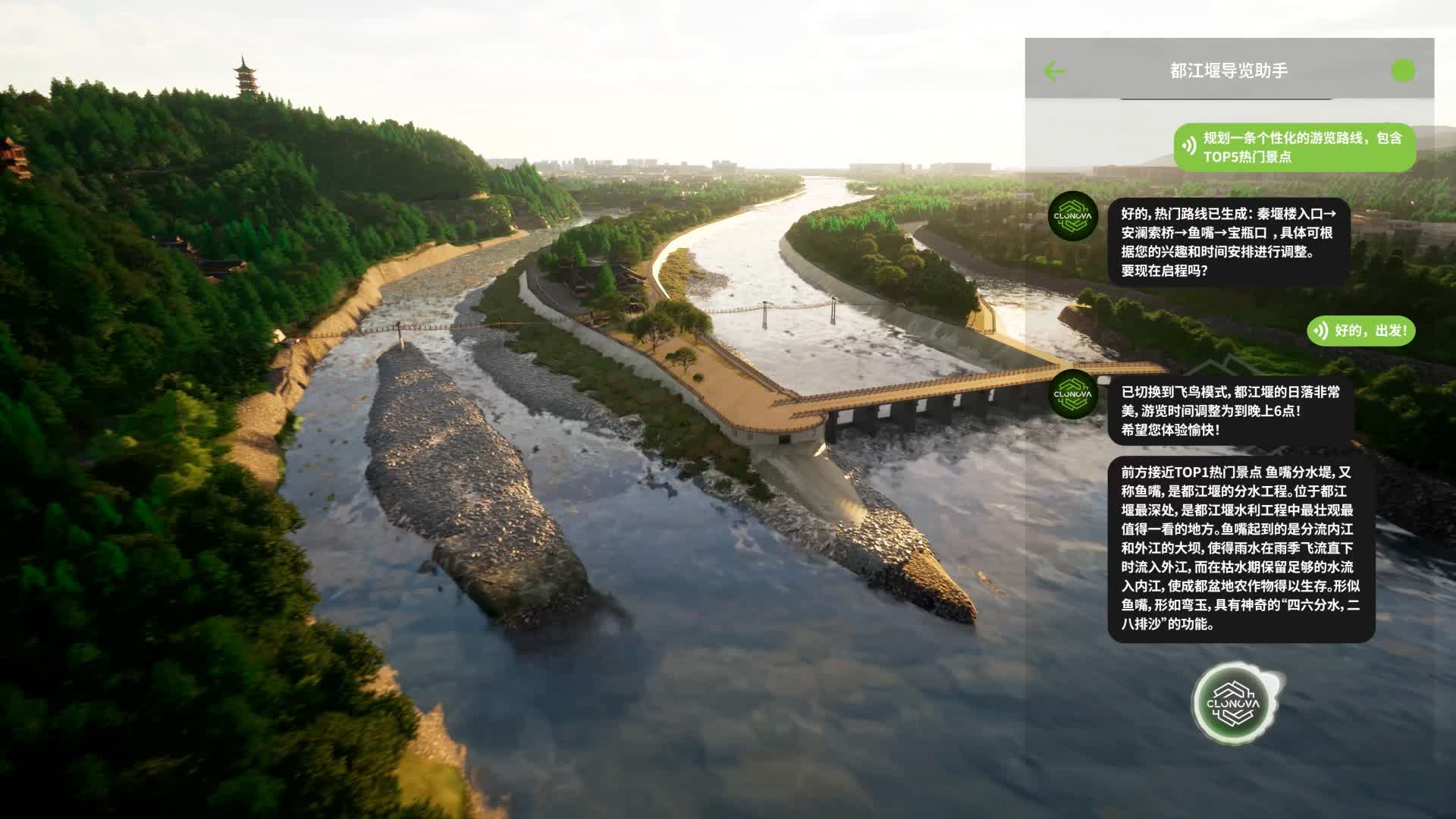Select the bird-mode sunset message bubble

[1230, 411]
